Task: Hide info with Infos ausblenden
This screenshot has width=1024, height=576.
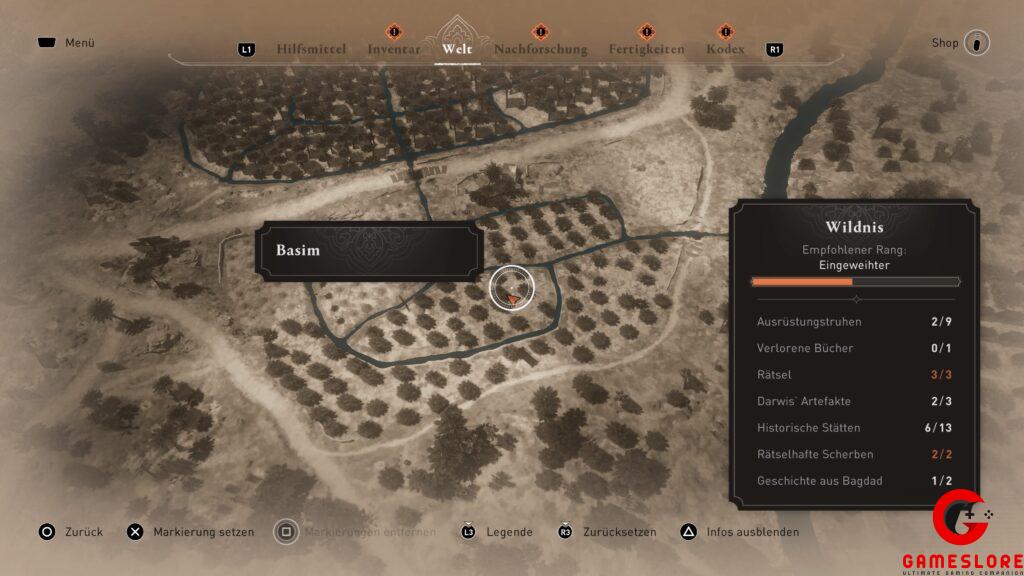Action: tap(740, 532)
